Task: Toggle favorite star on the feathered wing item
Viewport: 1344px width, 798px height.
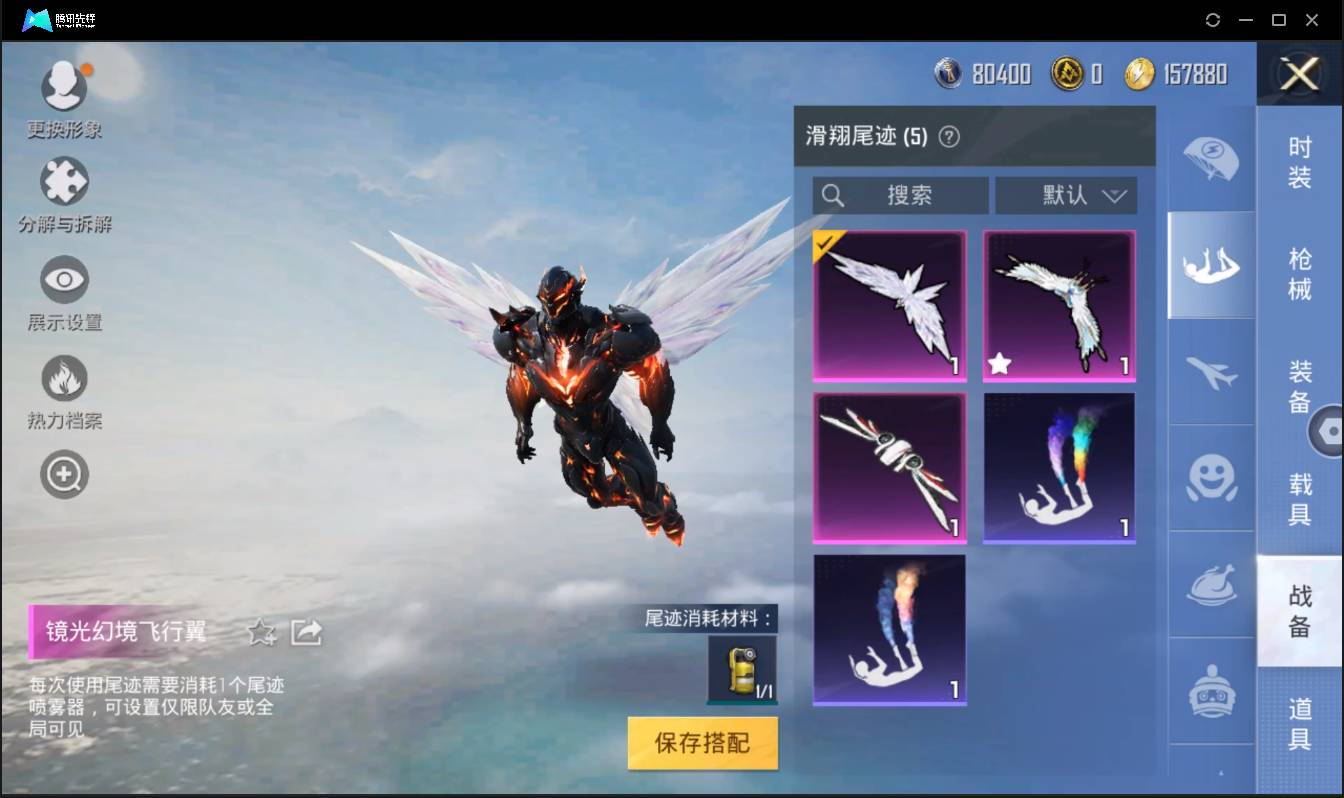Action: 1000,364
